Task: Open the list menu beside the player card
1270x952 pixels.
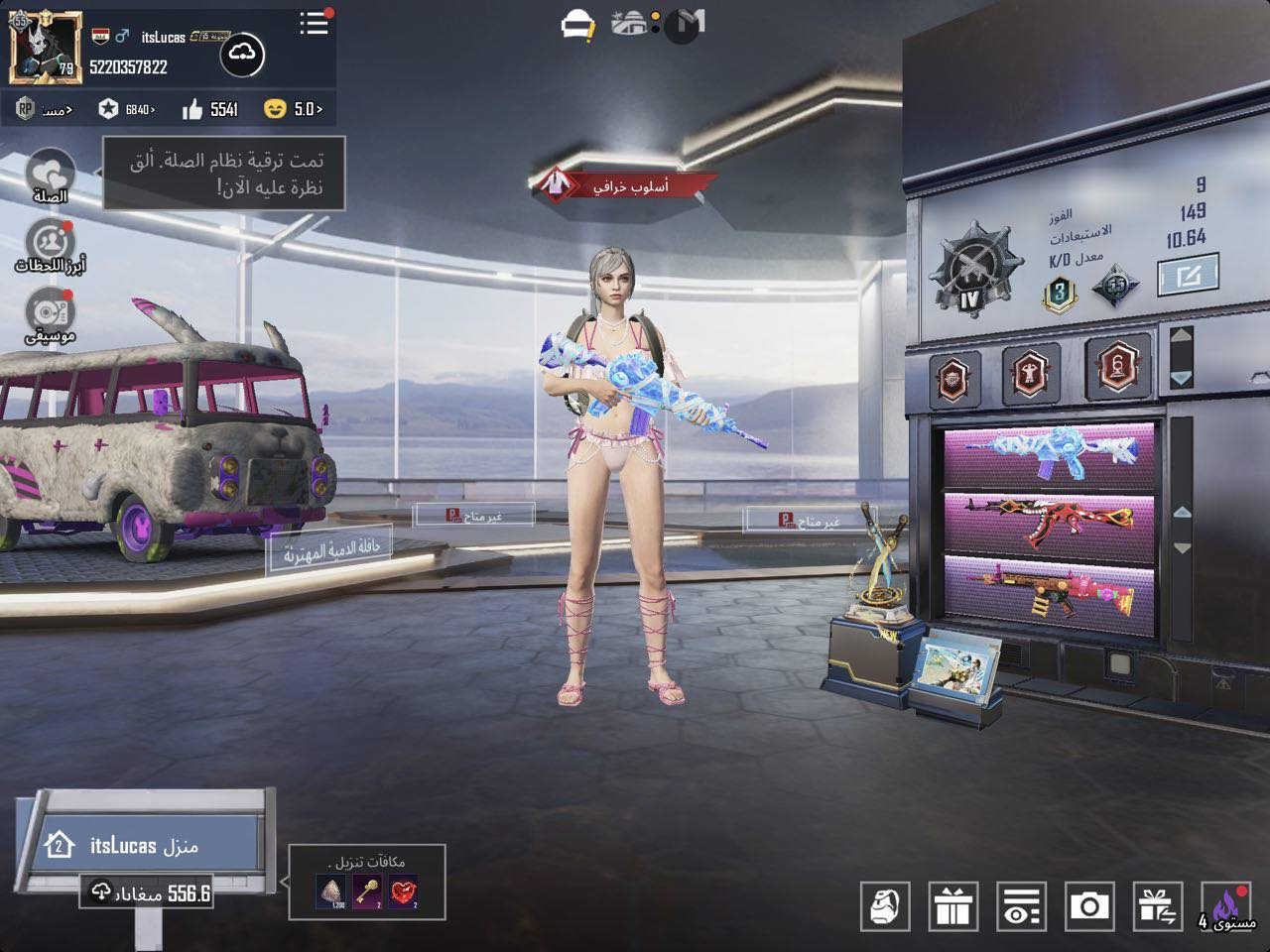Action: 315,24
